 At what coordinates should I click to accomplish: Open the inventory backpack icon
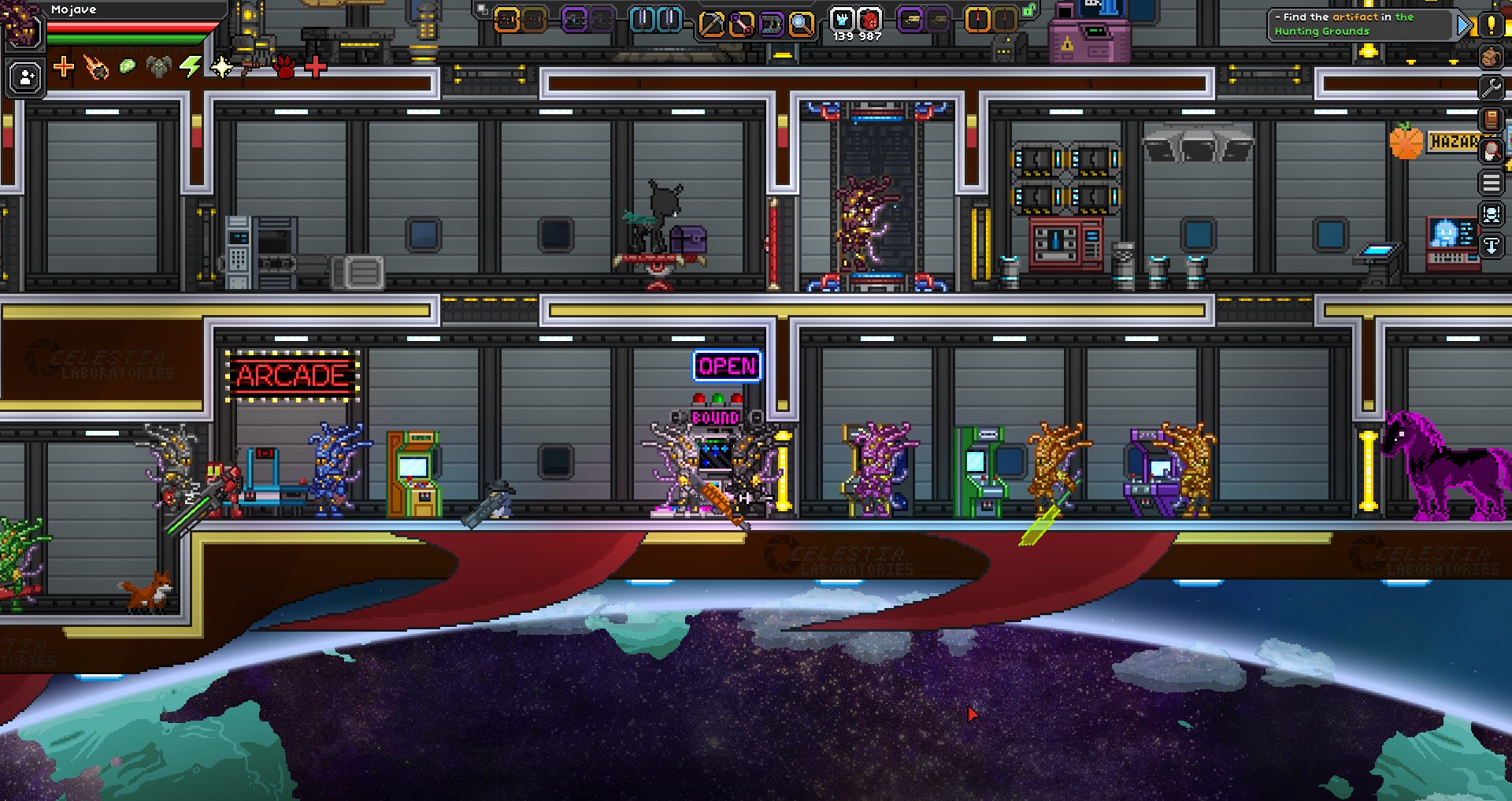click(1492, 57)
